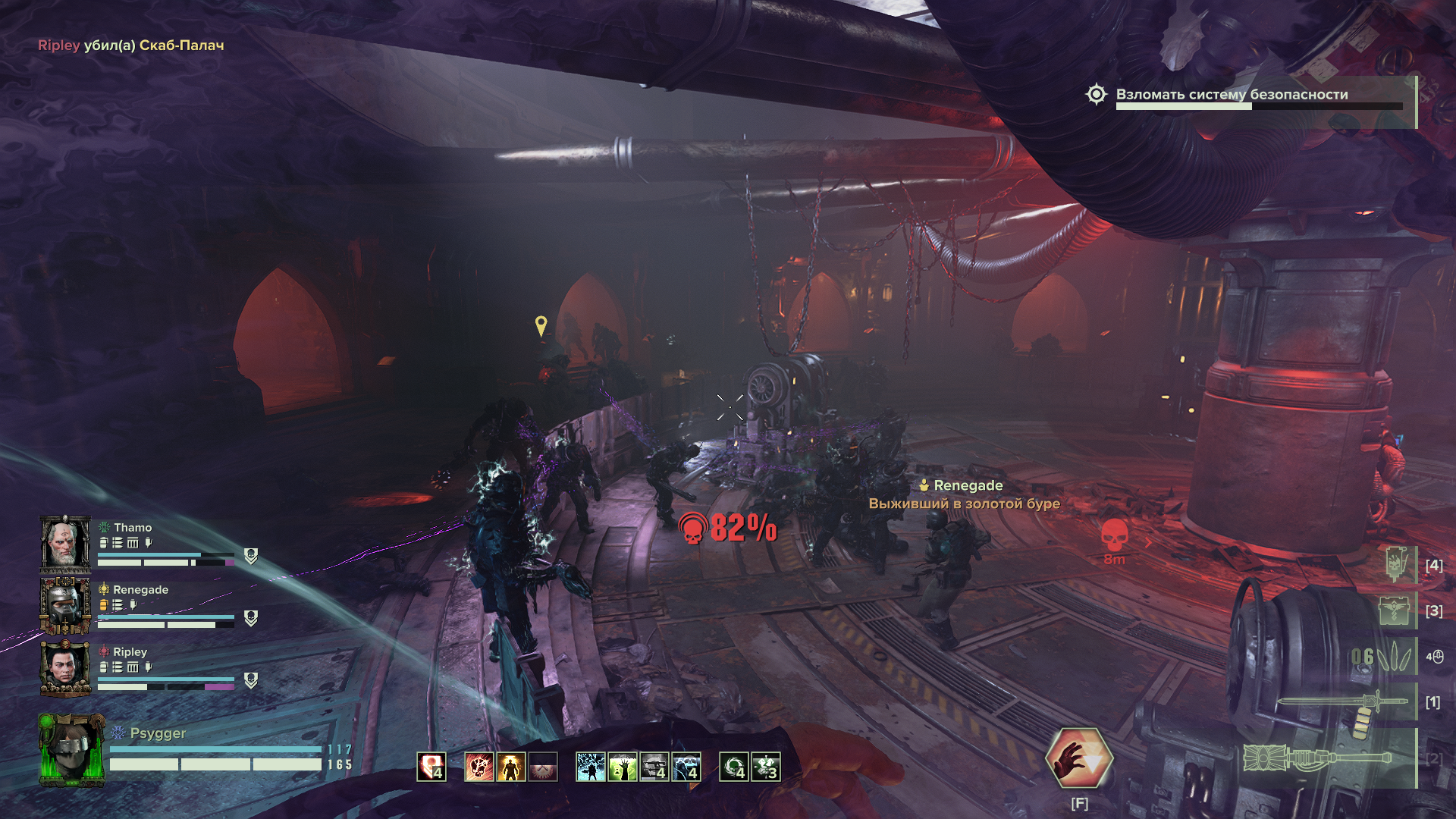1456x819 pixels.
Task: Inspect the green hand hourglass buff icon
Action: coord(622,767)
